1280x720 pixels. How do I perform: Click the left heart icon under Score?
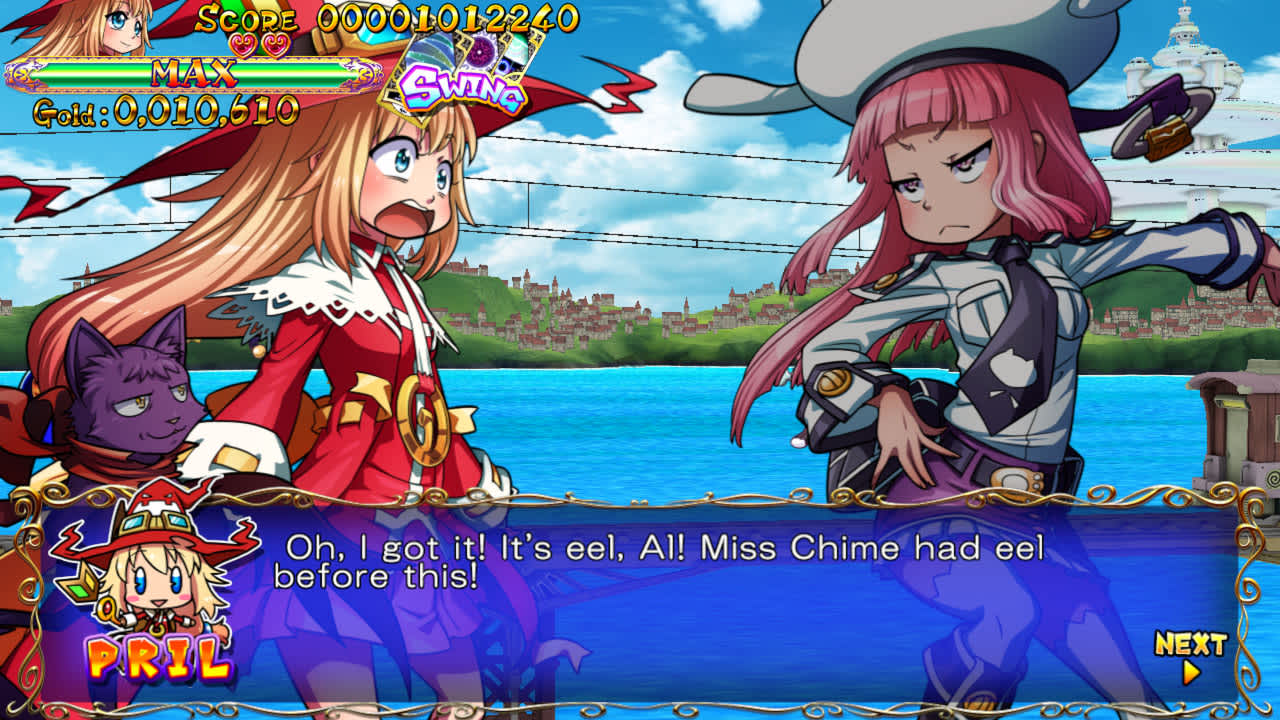[243, 44]
